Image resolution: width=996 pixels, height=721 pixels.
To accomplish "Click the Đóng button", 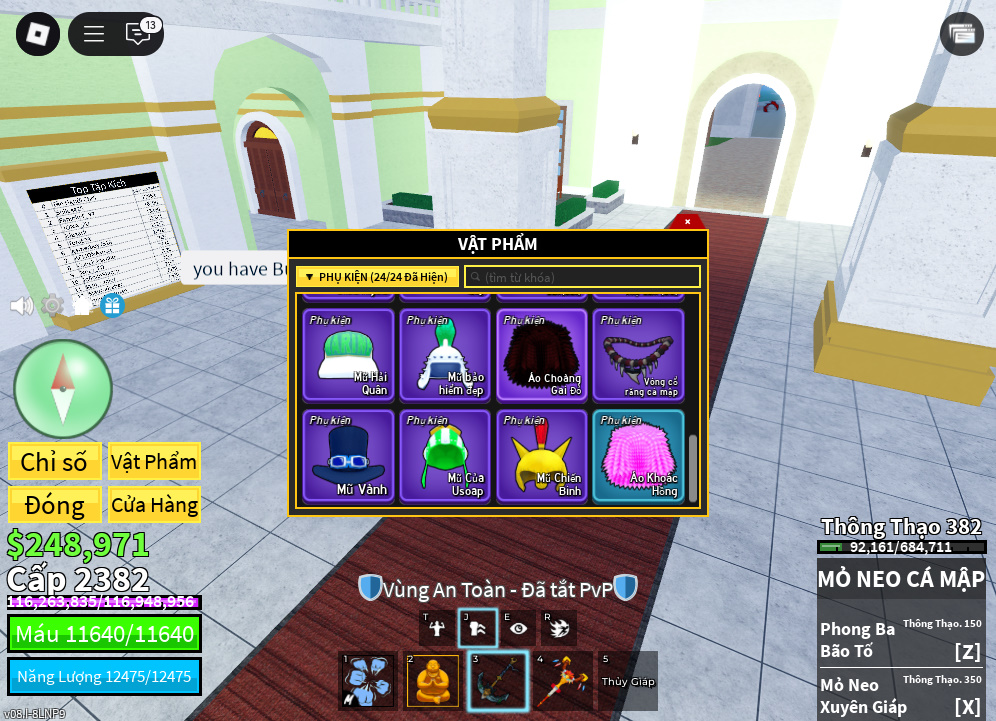I will [54, 505].
